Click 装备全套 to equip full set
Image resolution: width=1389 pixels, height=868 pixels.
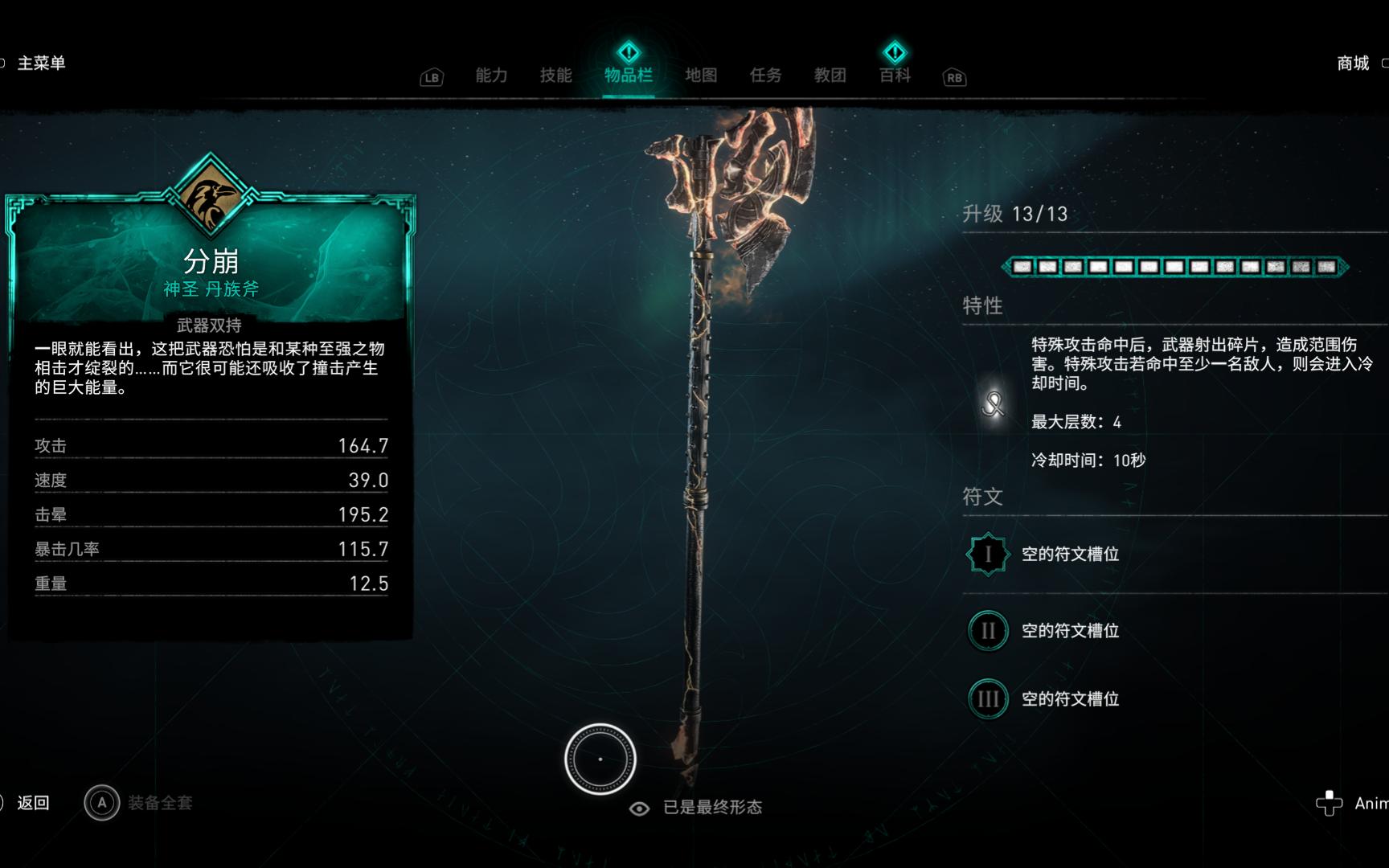pos(159,803)
